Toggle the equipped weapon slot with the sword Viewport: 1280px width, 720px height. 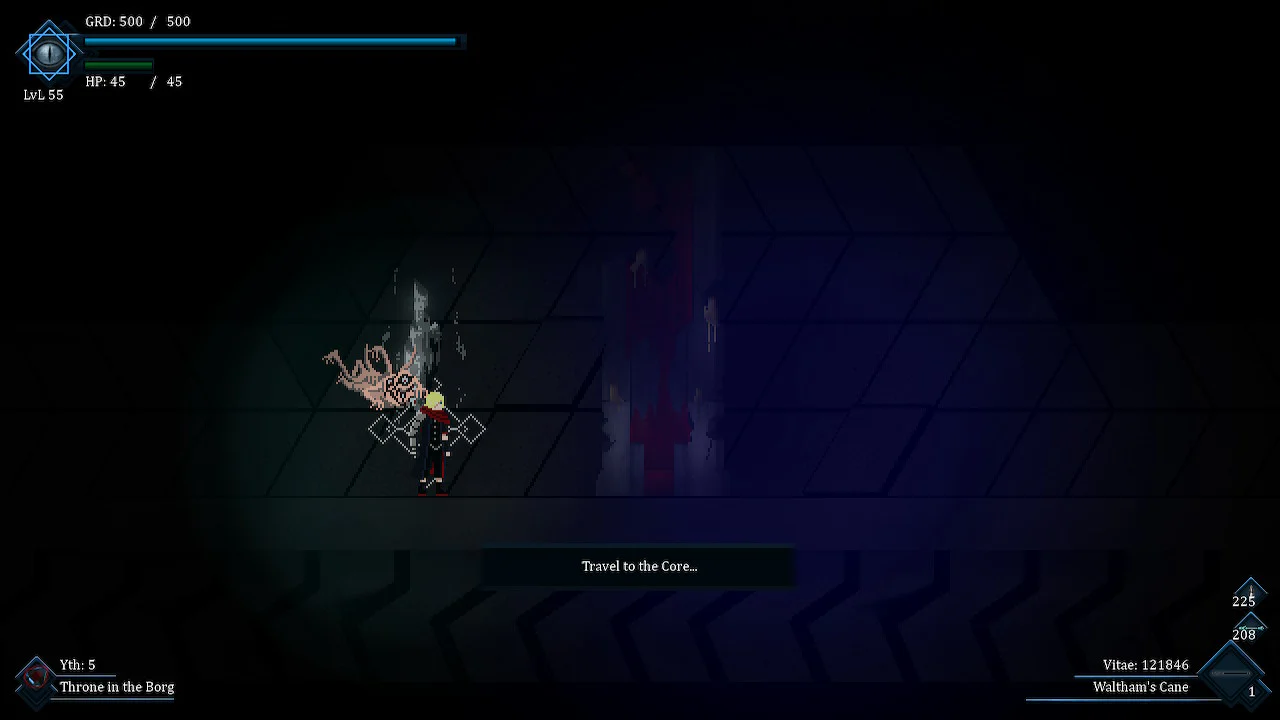click(1251, 591)
